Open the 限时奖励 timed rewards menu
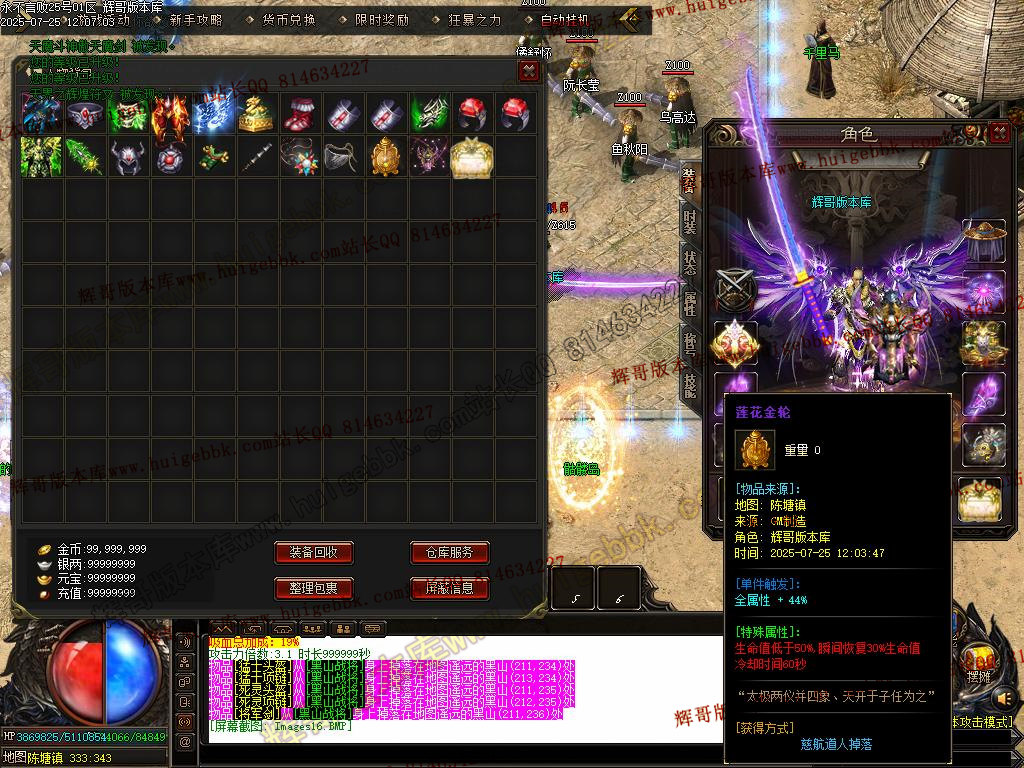Image resolution: width=1024 pixels, height=768 pixels. coord(382,19)
